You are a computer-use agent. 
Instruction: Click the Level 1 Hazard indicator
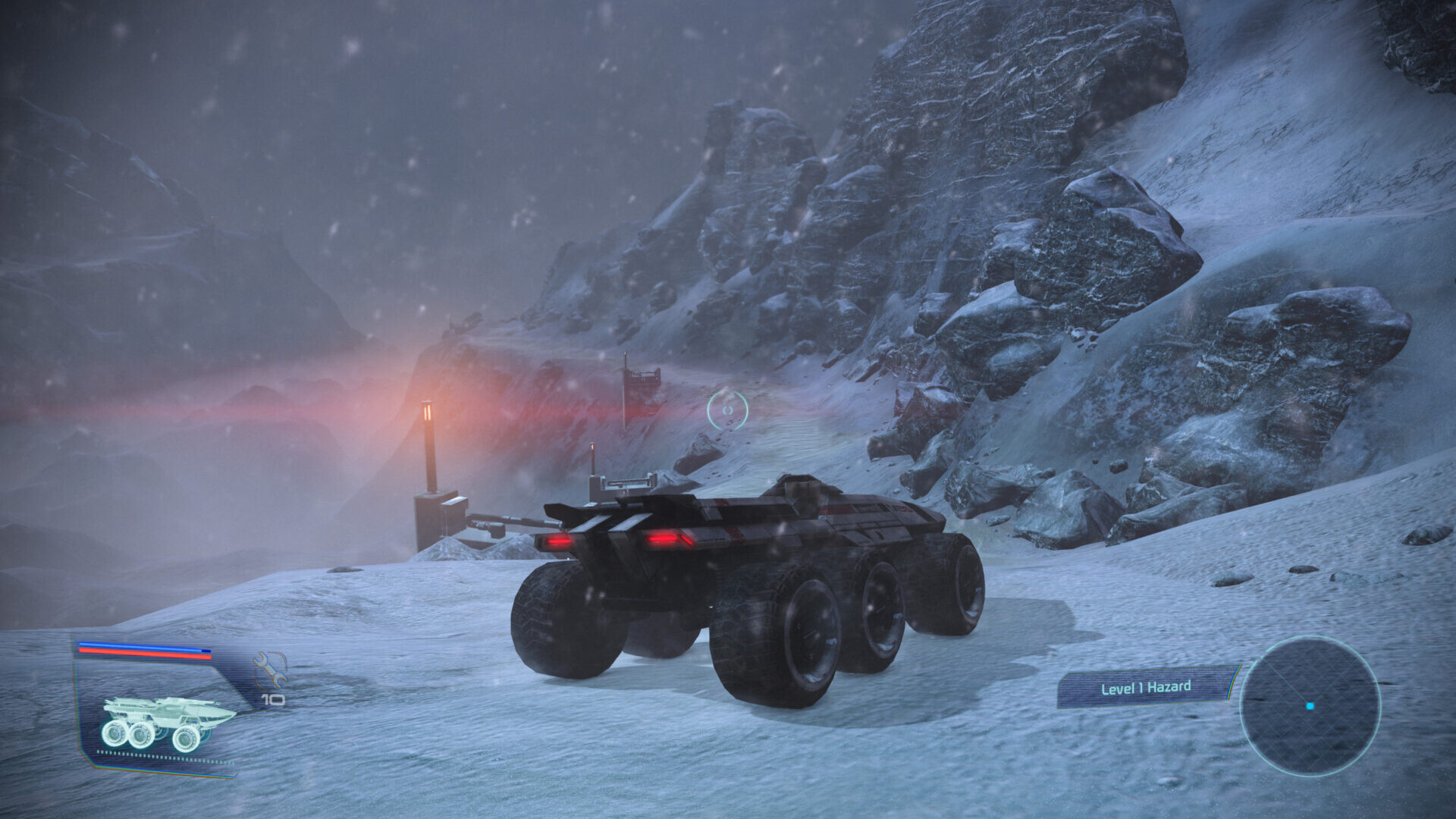[1145, 688]
